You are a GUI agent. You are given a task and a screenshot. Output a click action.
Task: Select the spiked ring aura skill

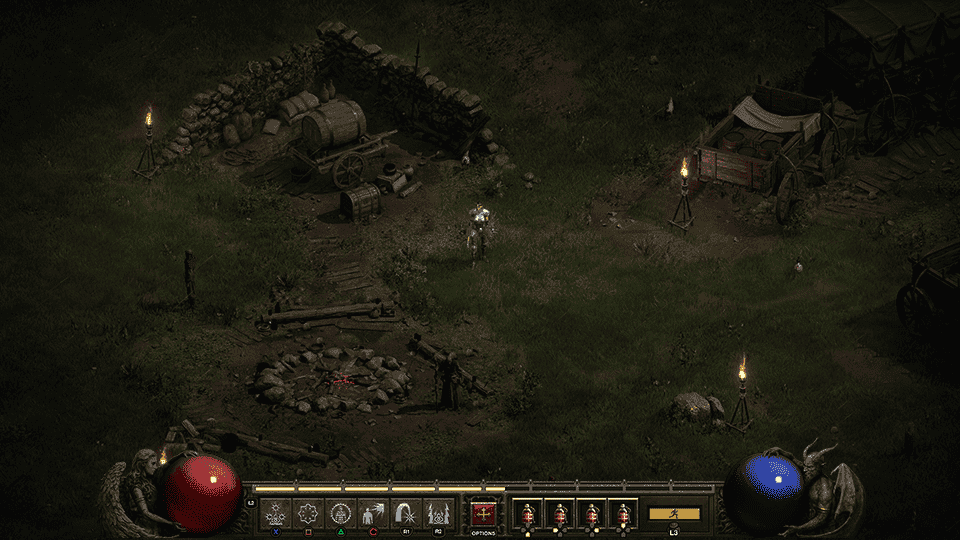tap(308, 514)
